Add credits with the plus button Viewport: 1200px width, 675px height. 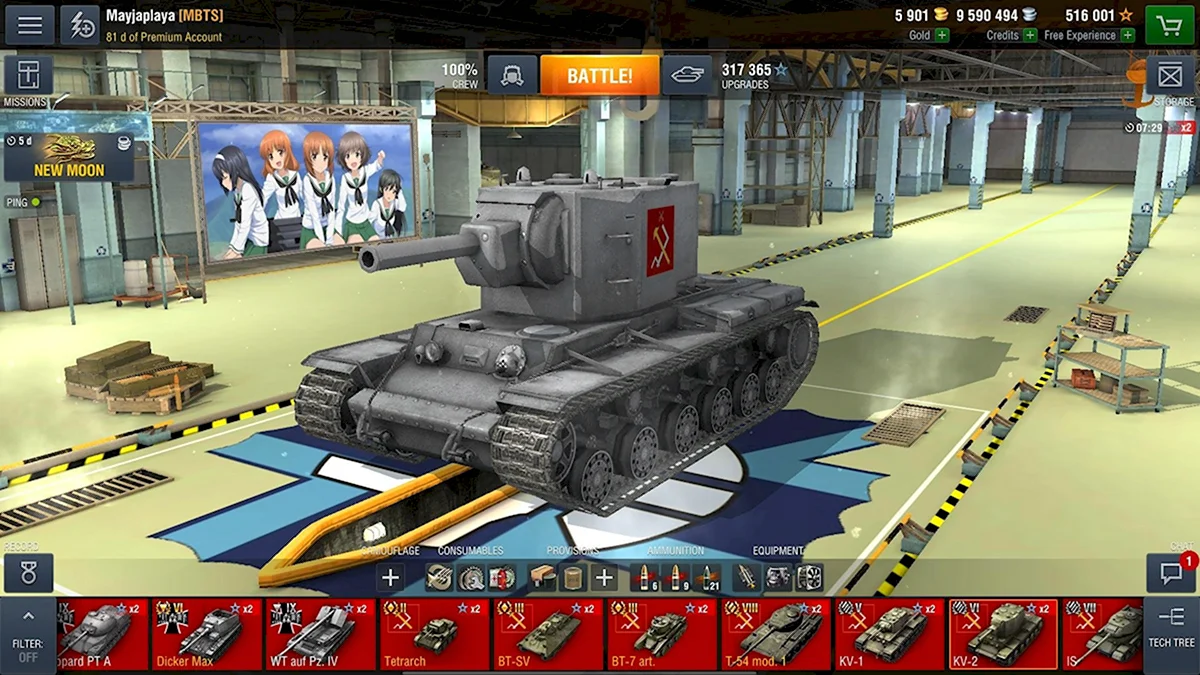(x=1031, y=35)
